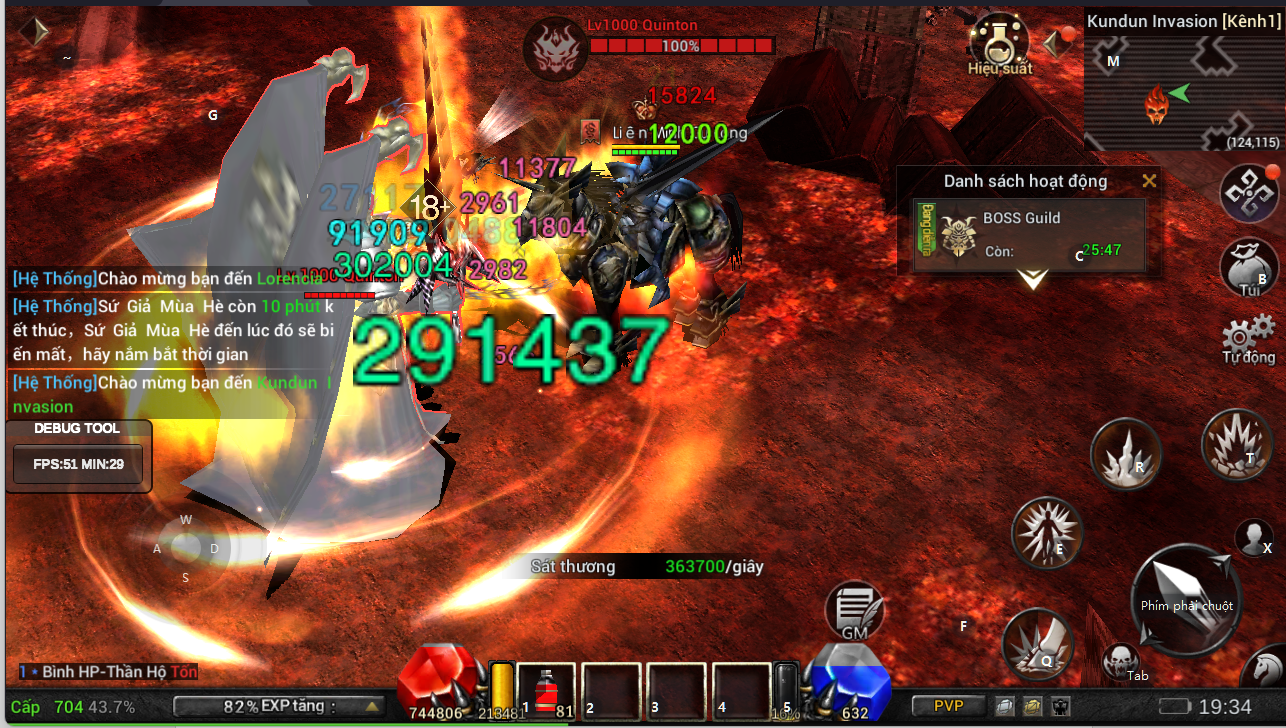The image size is (1286, 728).
Task: Open the Hiệu suất potion menu
Action: tap(999, 42)
